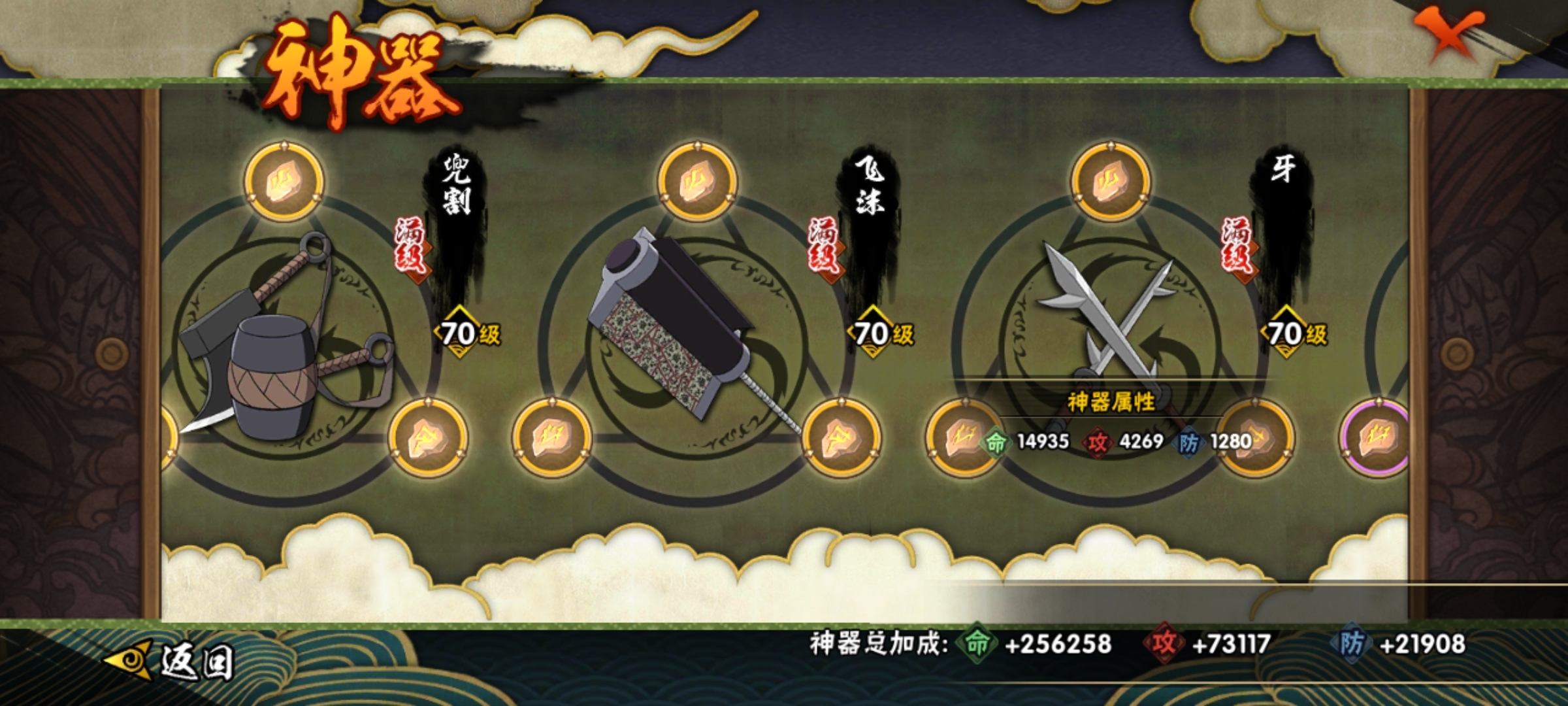Viewport: 1568px width, 706px height.
Task: Open the rune stone above the 兜割 weapon
Action: 284,182
